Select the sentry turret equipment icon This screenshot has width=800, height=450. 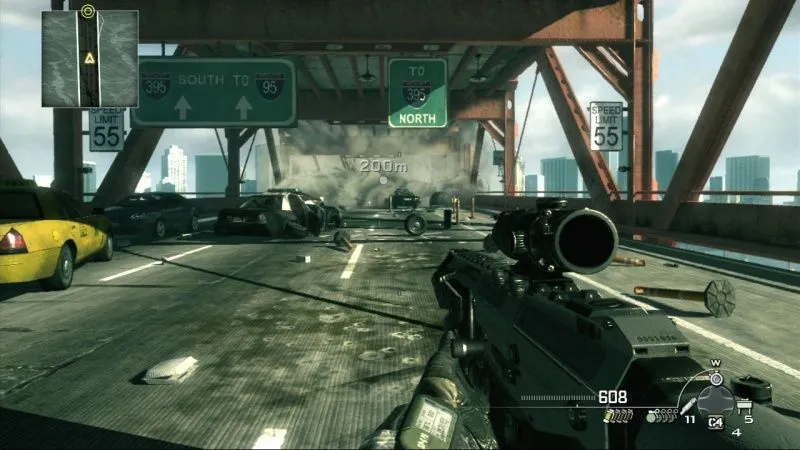(743, 404)
